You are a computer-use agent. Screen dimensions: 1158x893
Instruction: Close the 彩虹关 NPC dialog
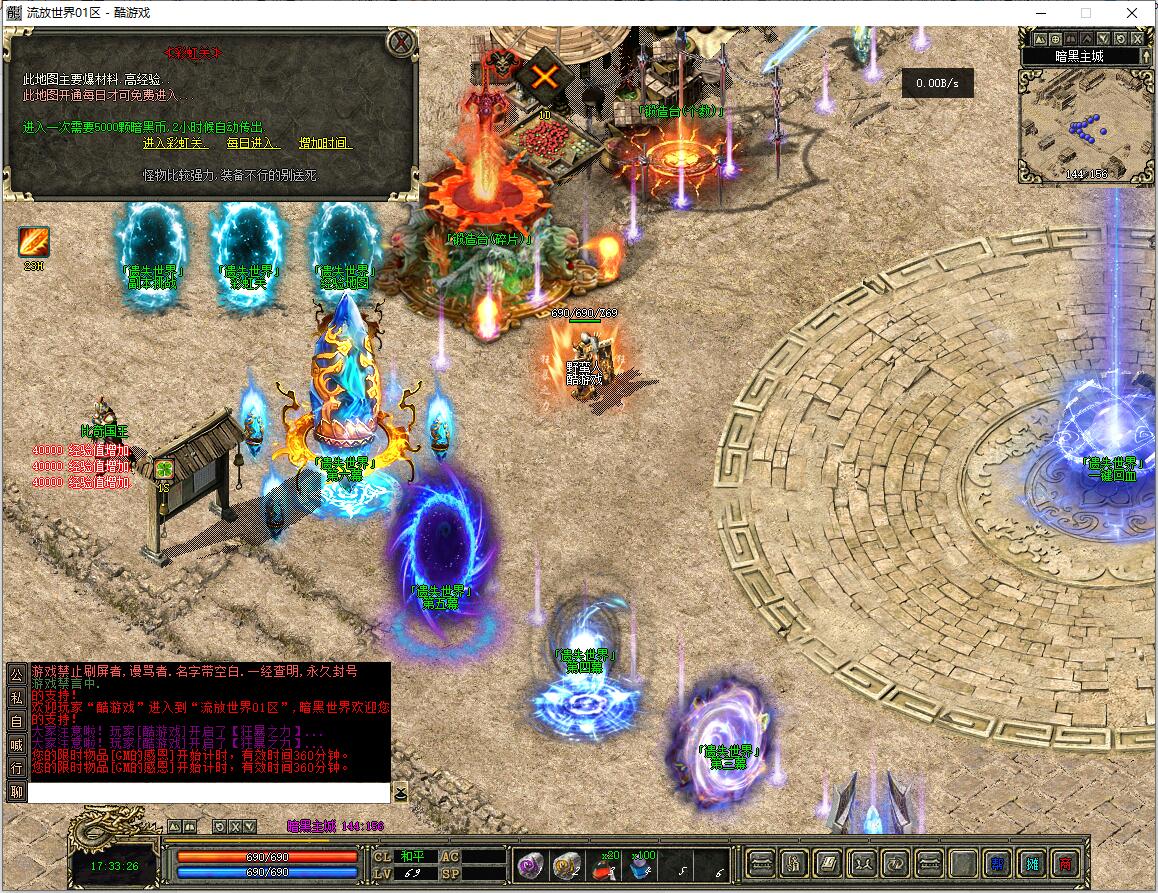click(402, 42)
